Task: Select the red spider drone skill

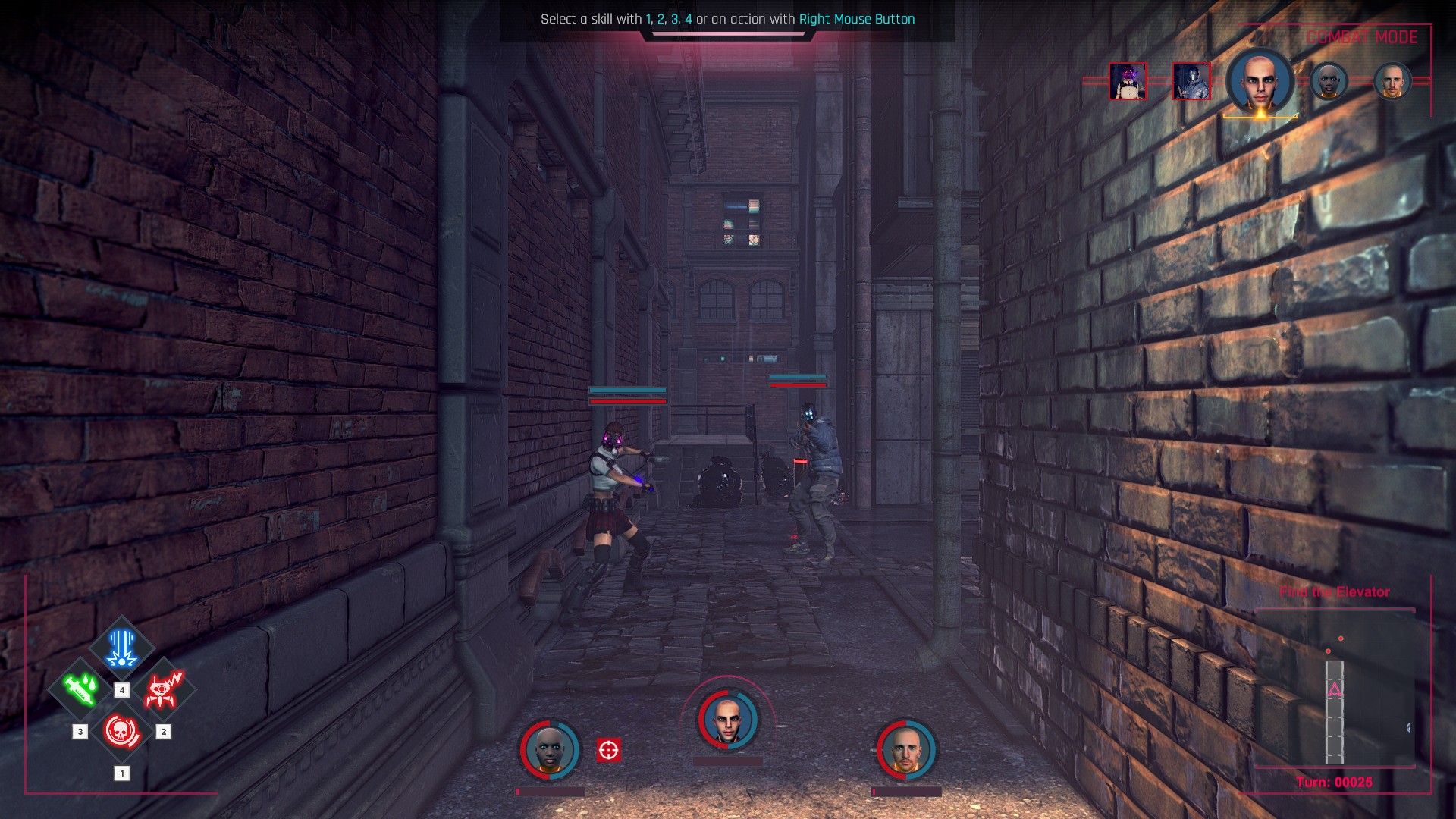Action: coord(163,689)
